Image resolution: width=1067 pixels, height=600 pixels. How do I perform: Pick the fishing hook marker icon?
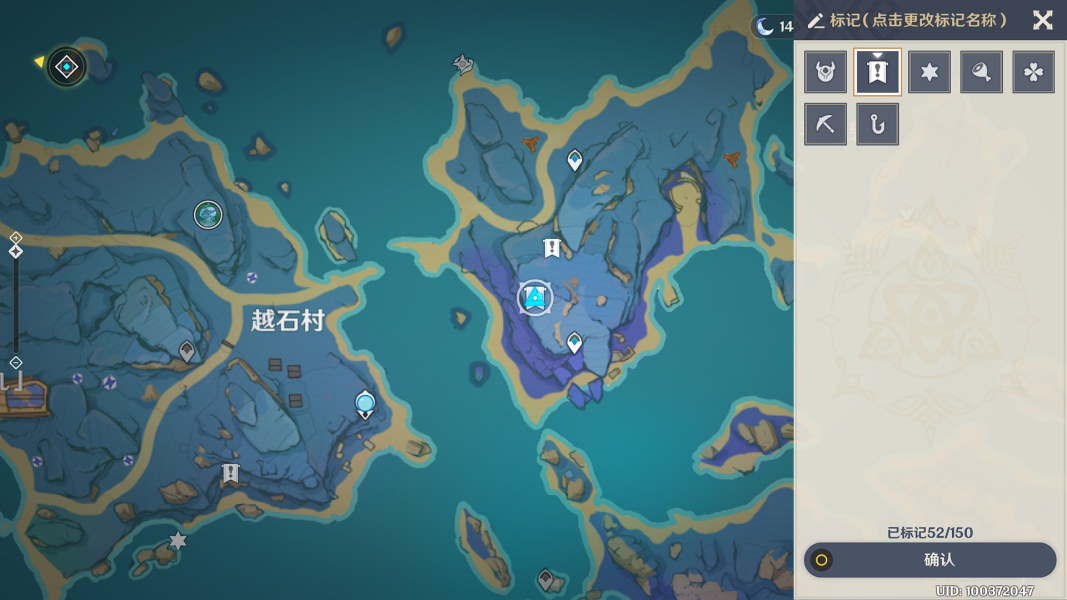pyautogui.click(x=878, y=124)
